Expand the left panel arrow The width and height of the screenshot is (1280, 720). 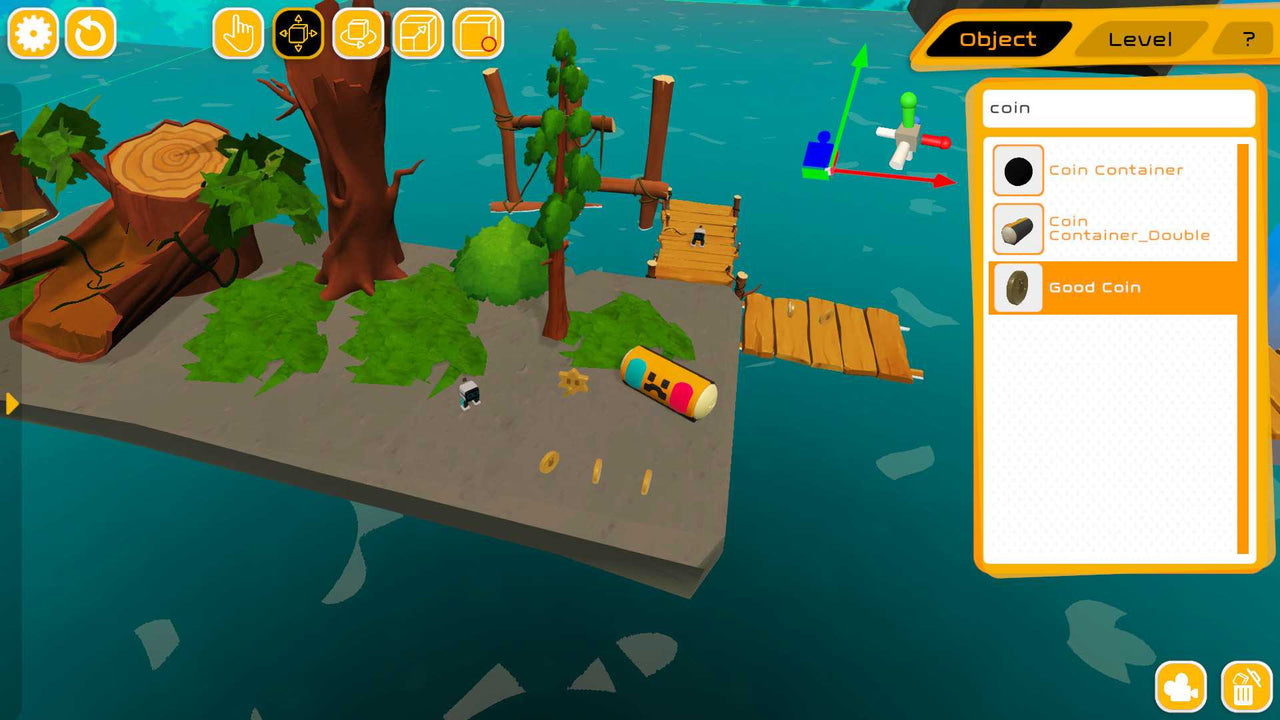(10, 405)
